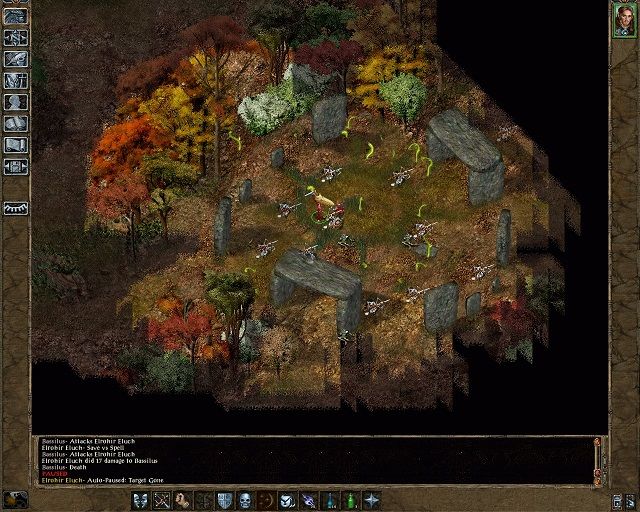Open special abilities star button
The height and width of the screenshot is (512, 640).
click(372, 500)
